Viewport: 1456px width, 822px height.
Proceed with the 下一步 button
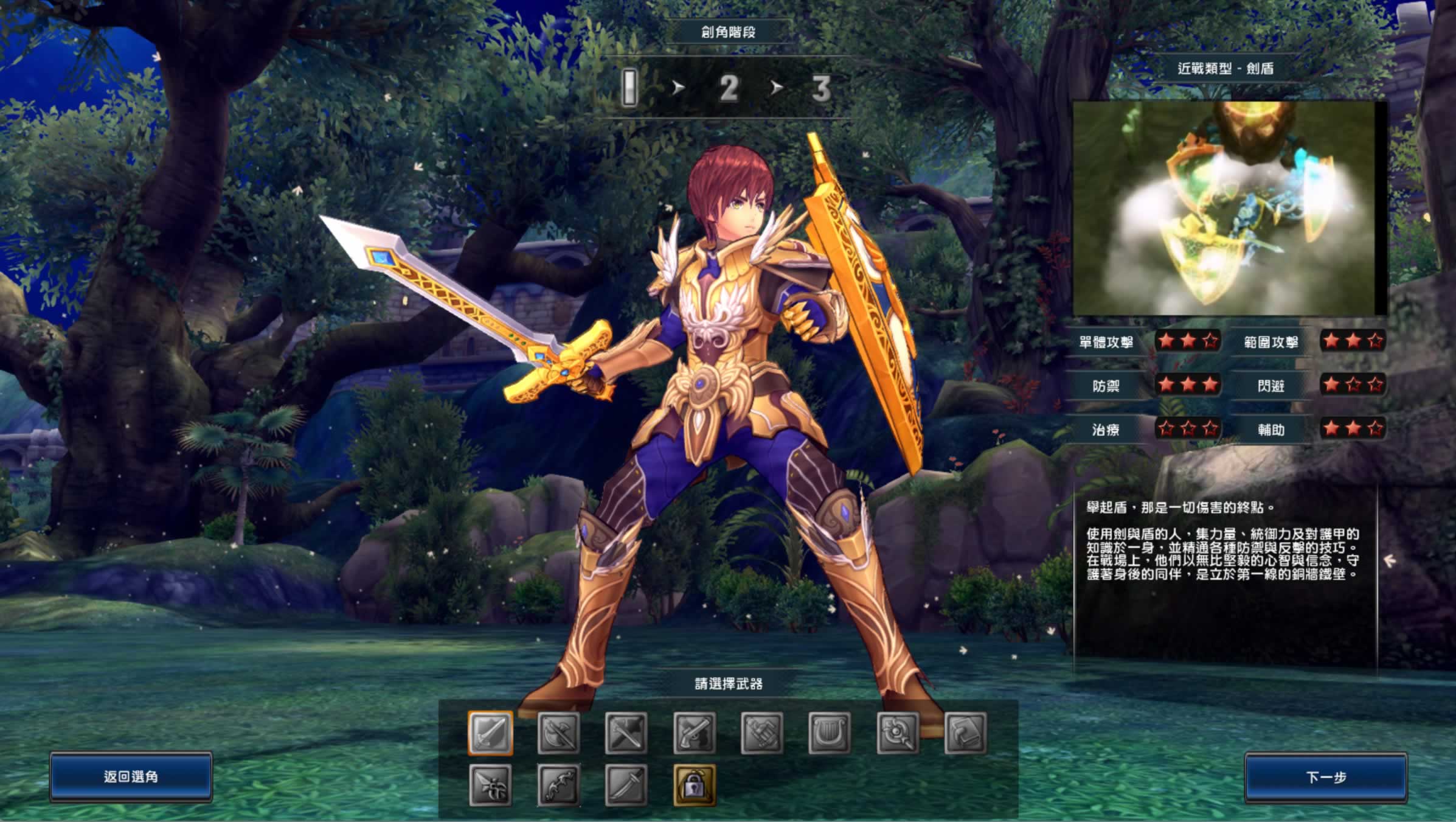coord(1326,777)
